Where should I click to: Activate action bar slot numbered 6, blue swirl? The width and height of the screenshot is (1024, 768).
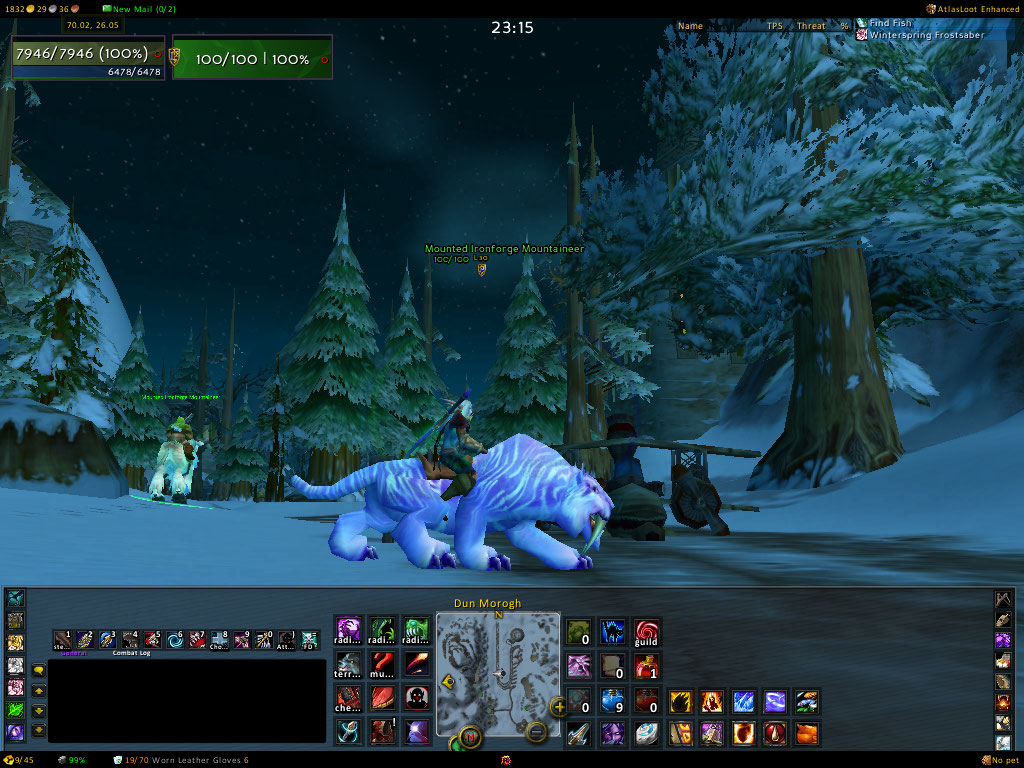(176, 639)
